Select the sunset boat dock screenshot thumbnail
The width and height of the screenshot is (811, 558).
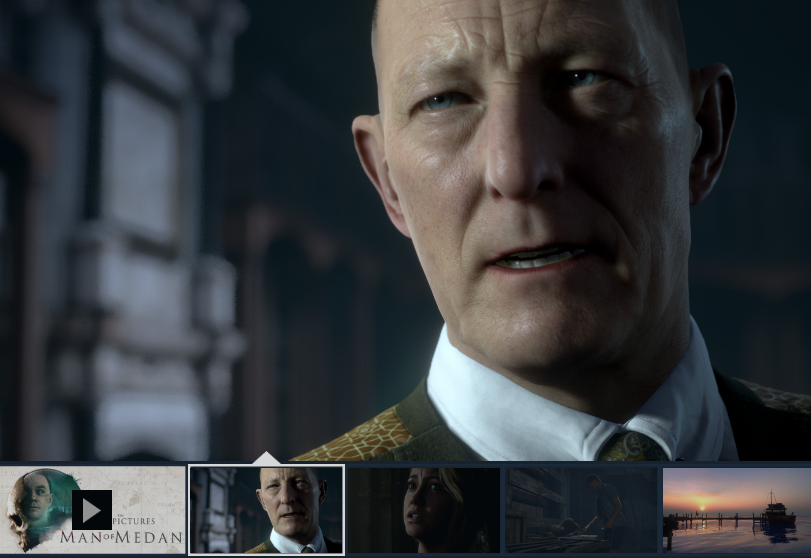[737, 510]
